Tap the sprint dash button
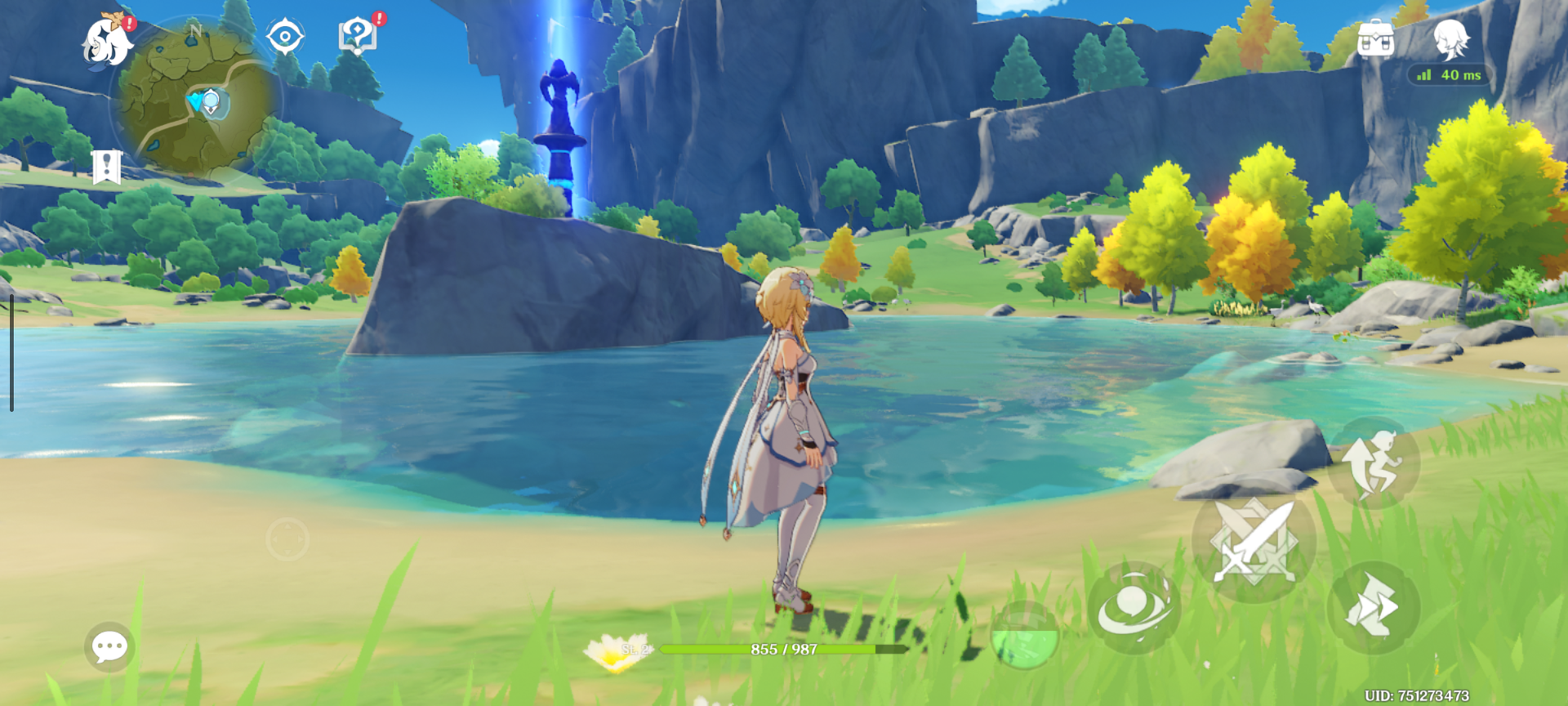Viewport: 1568px width, 706px height. pos(1374,607)
